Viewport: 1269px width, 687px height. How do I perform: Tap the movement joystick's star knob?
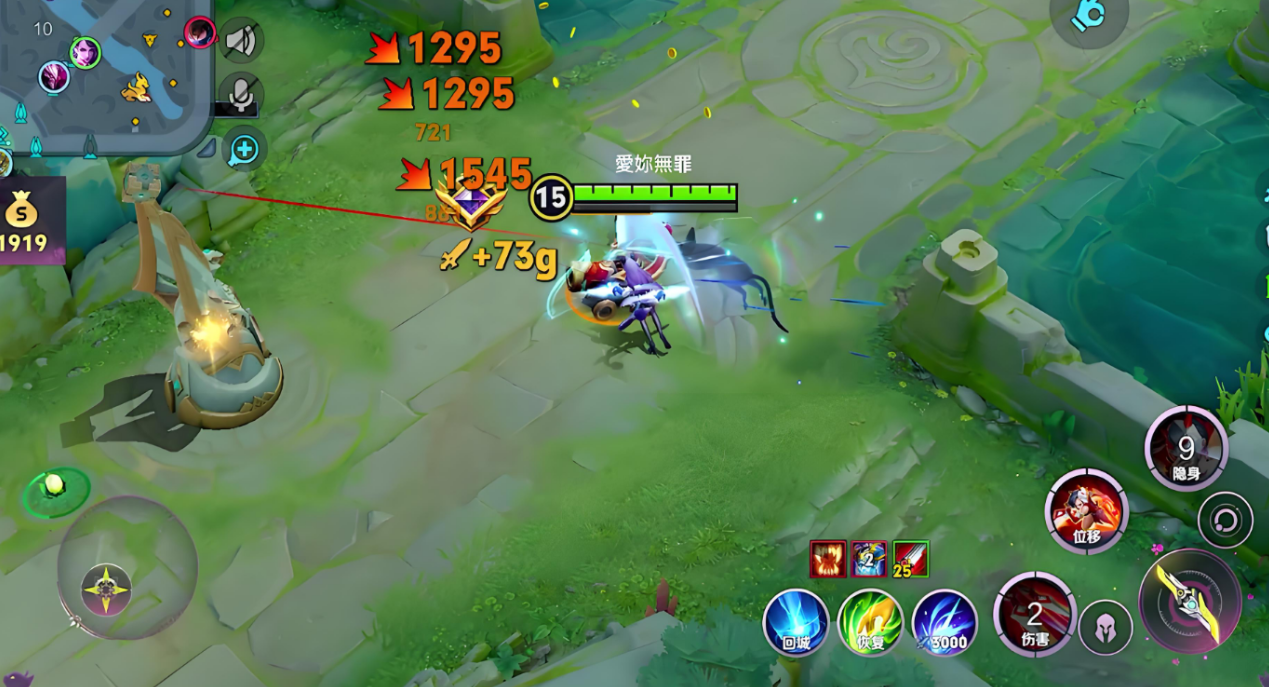[x=106, y=588]
